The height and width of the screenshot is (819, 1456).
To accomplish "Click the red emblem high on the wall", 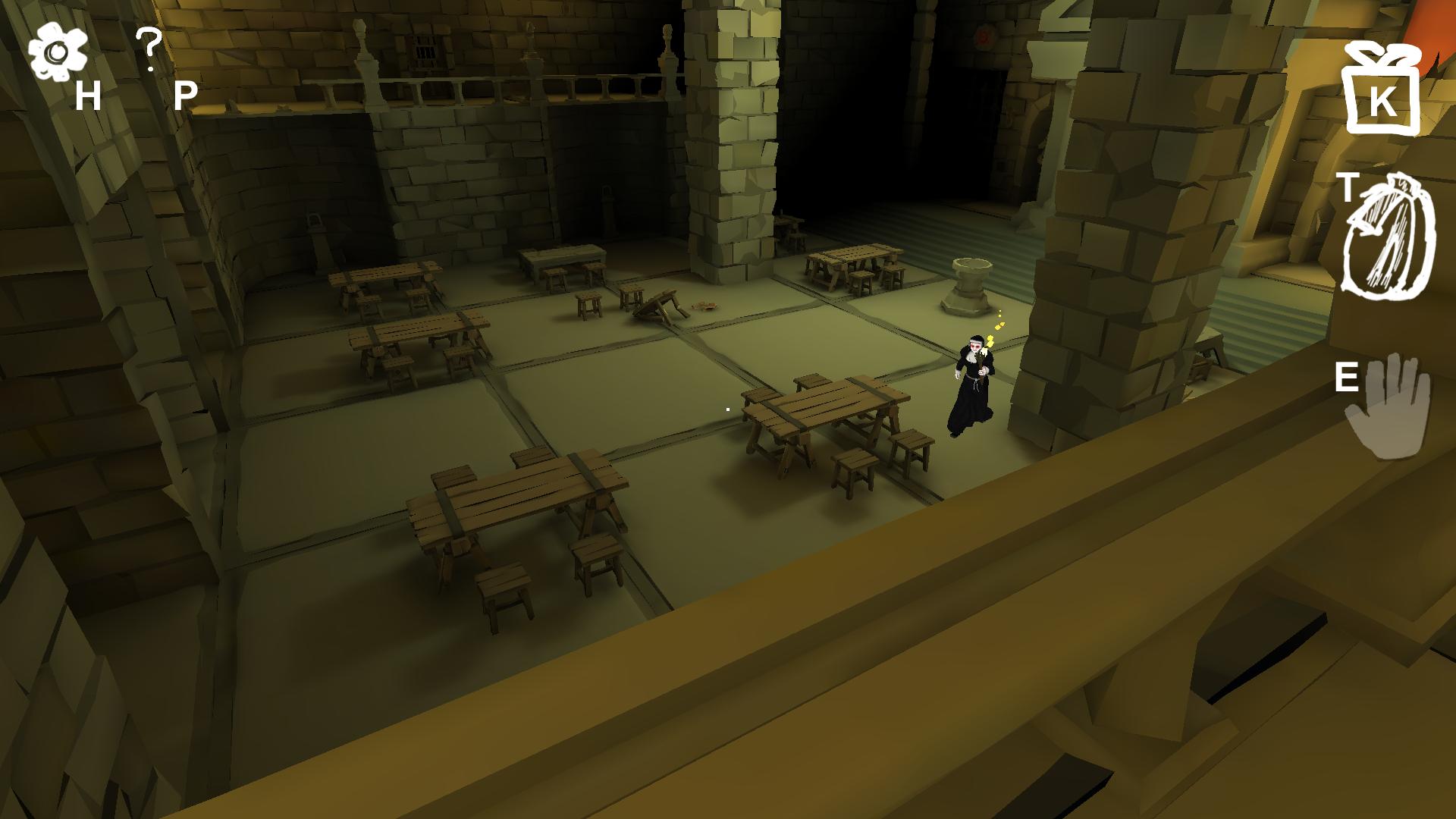I will 984,34.
